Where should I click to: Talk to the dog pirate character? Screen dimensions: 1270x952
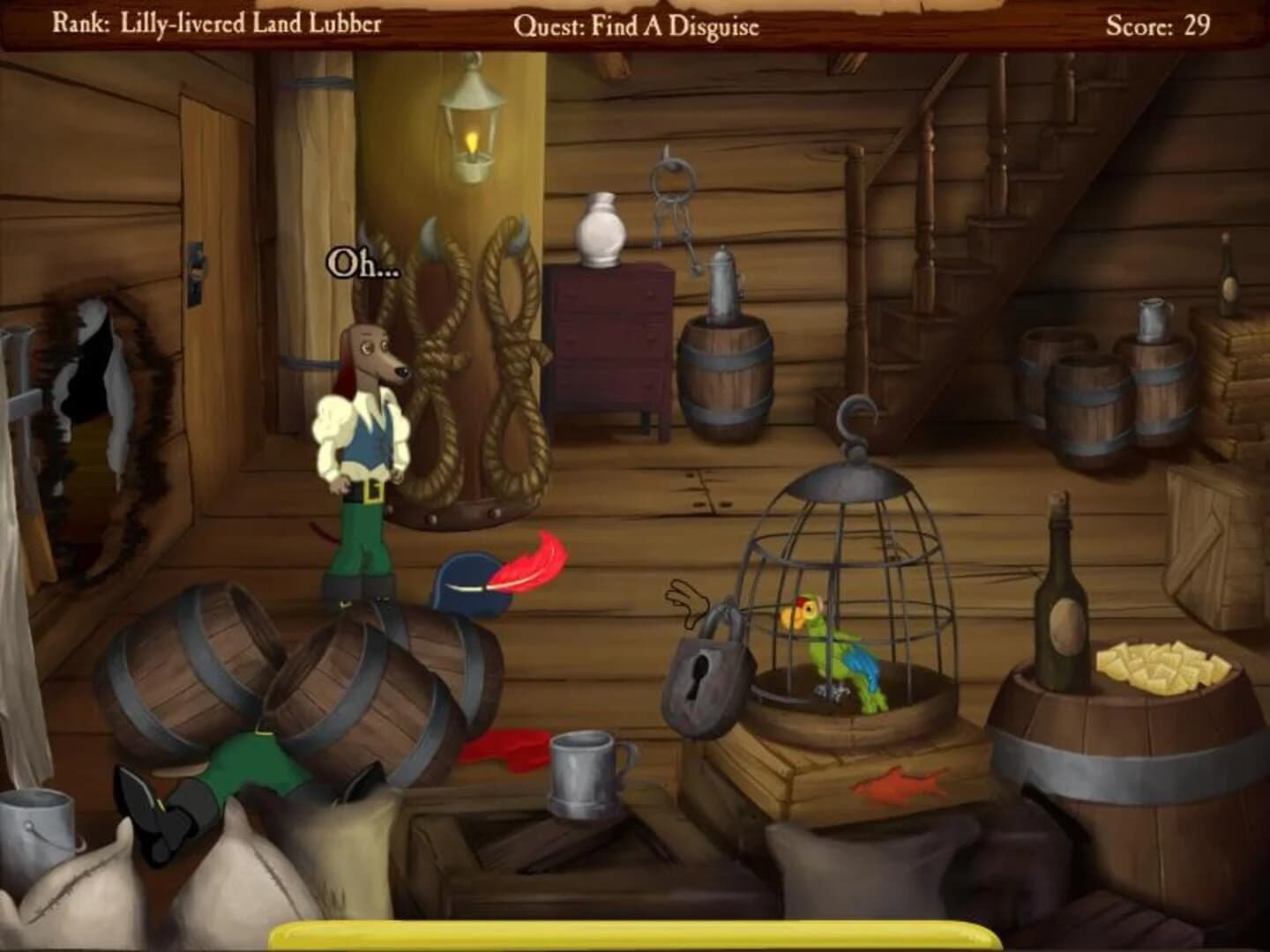pos(366,441)
